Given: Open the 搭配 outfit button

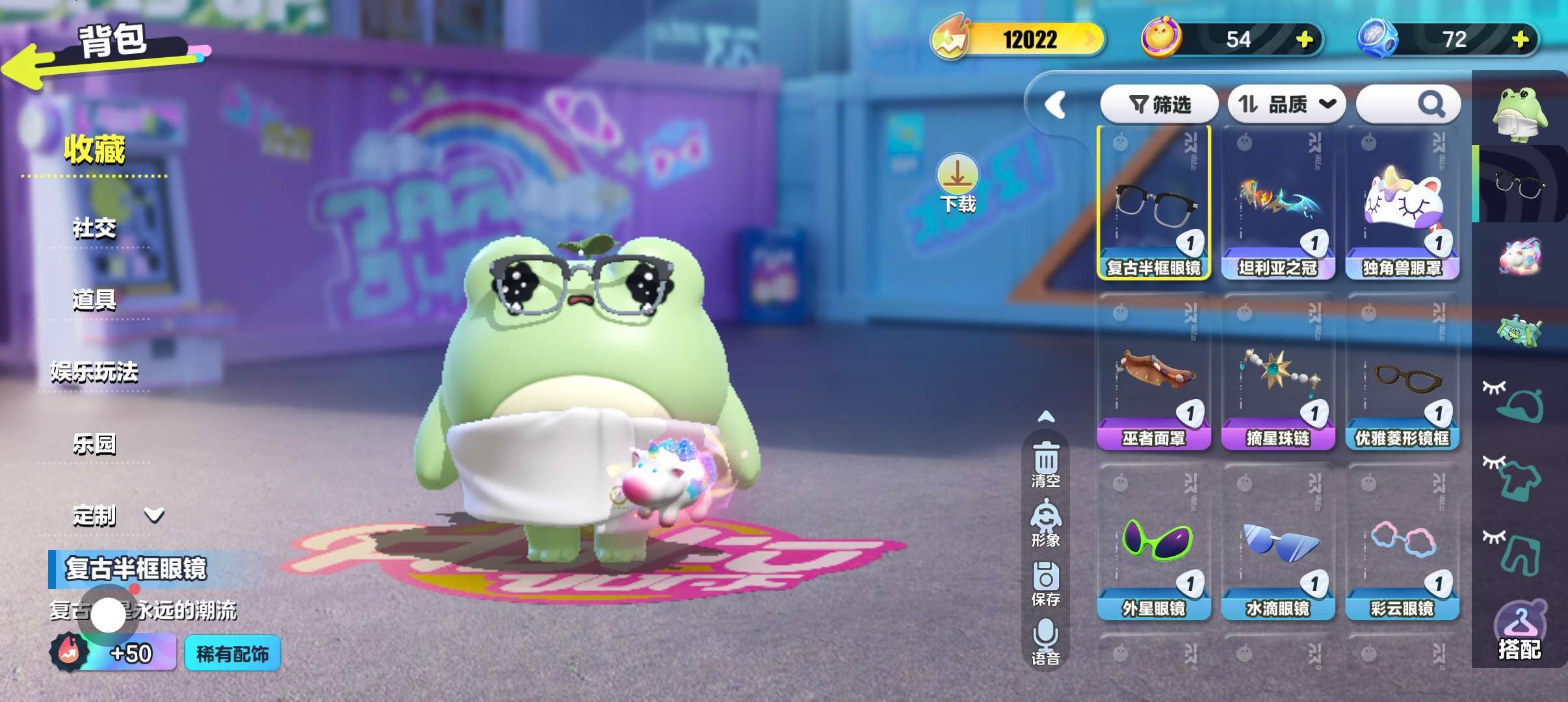Looking at the screenshot, I should click(1519, 632).
